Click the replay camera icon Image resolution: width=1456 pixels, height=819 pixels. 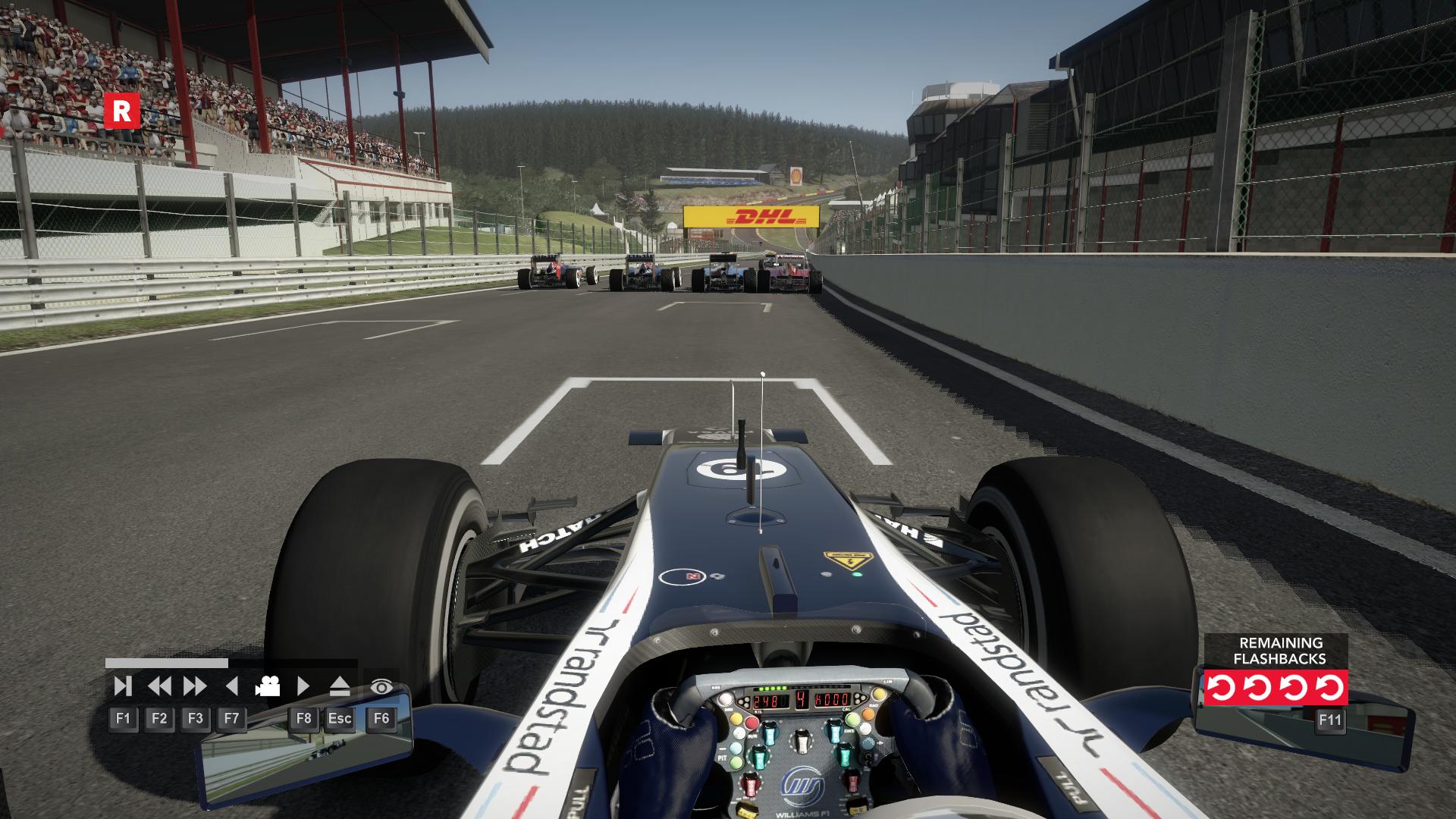(267, 686)
